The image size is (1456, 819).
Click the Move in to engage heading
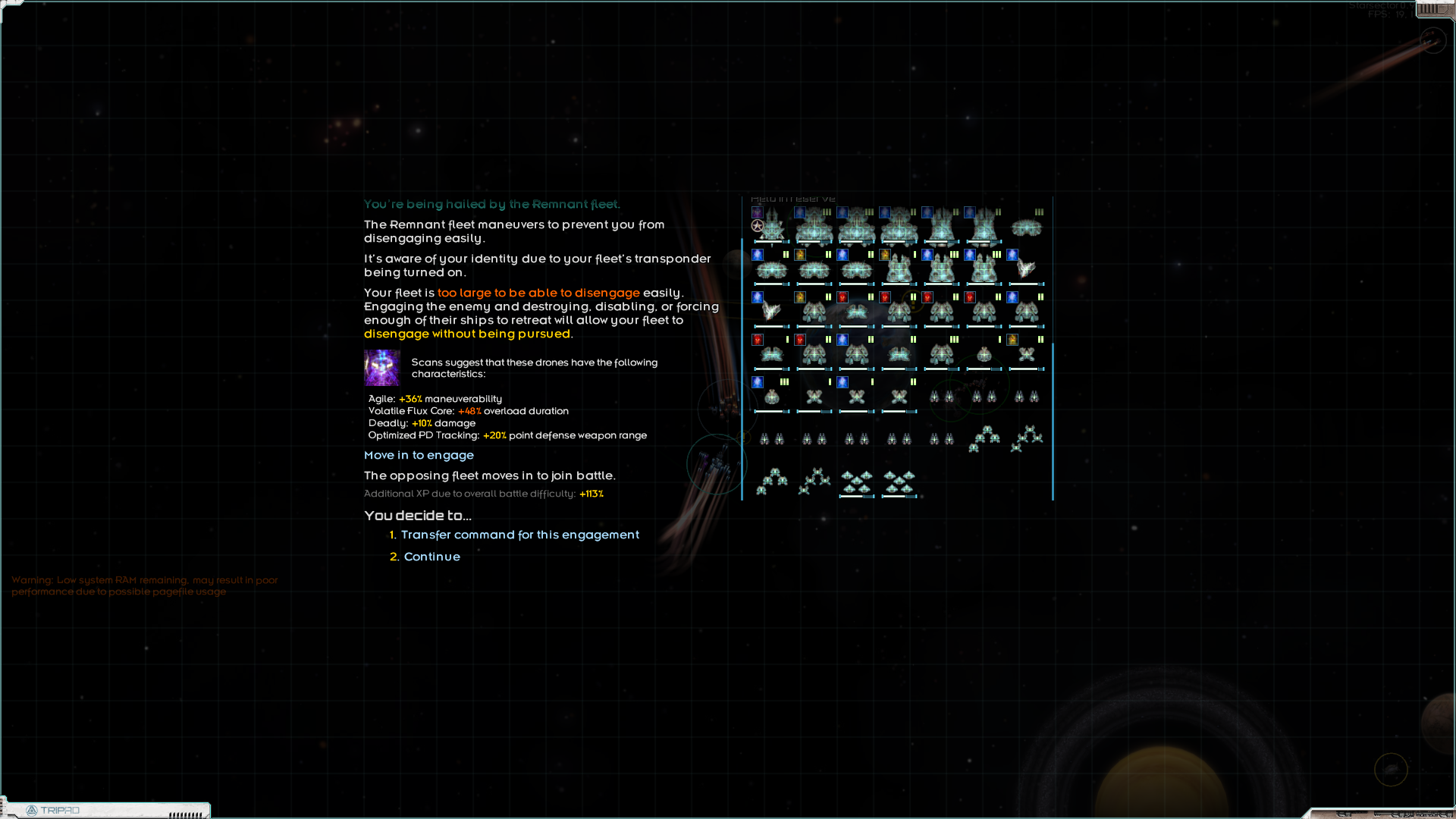click(419, 455)
